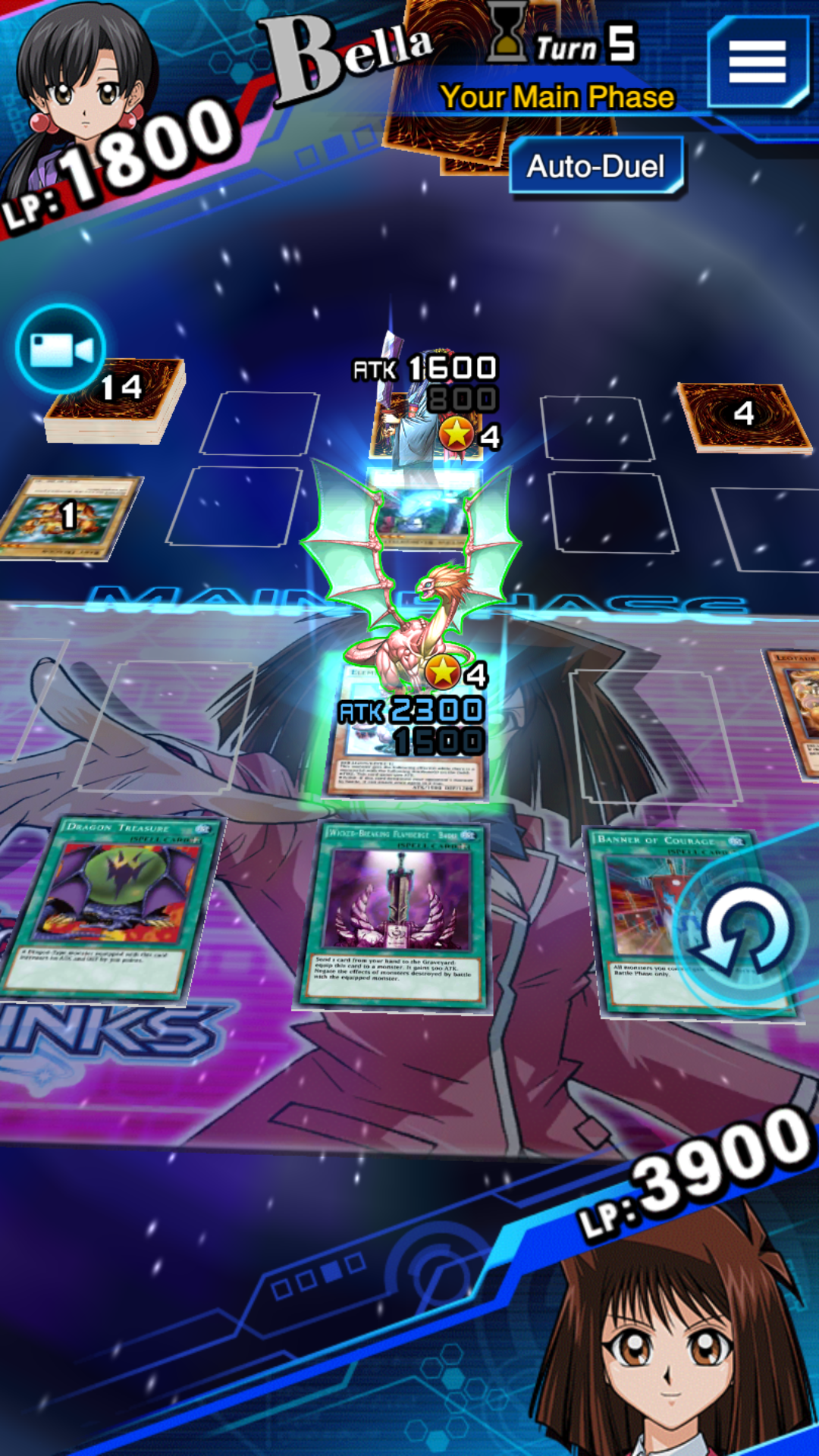The height and width of the screenshot is (1456, 819).
Task: Choose the Wicked-Breaking Flamberge card
Action: tap(394, 915)
